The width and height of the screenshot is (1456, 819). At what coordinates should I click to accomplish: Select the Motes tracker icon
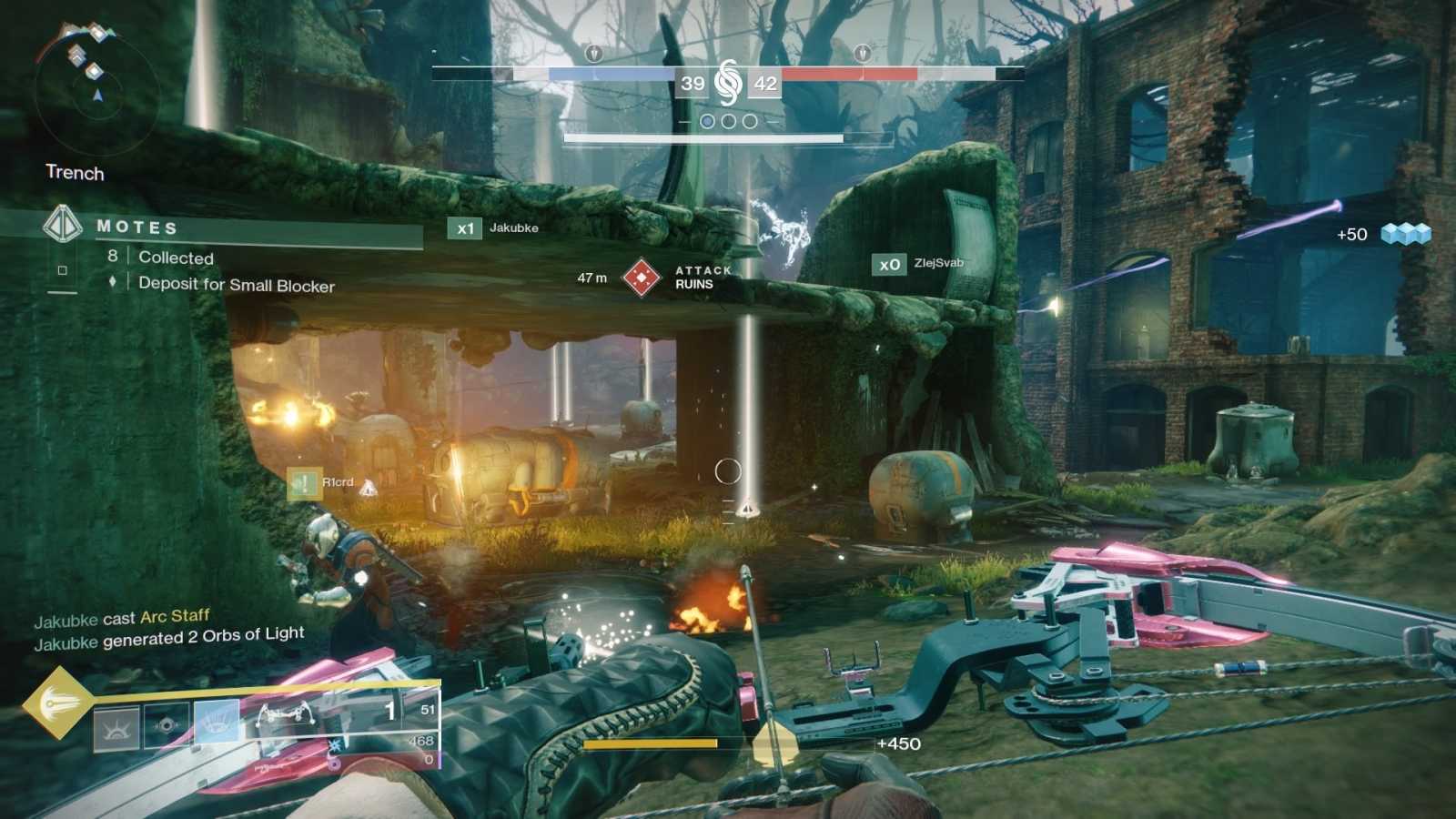click(x=62, y=224)
